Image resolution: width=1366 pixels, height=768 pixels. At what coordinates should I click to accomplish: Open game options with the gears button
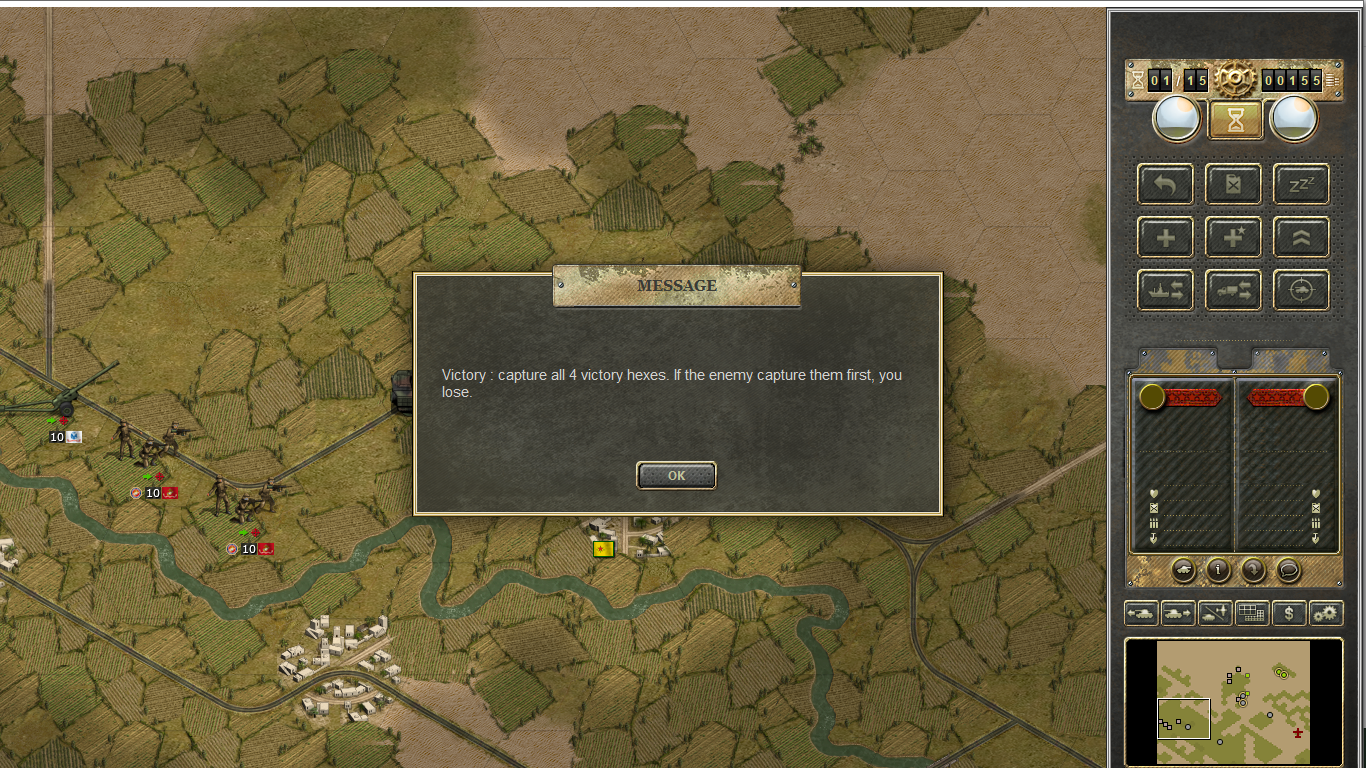(x=1326, y=613)
